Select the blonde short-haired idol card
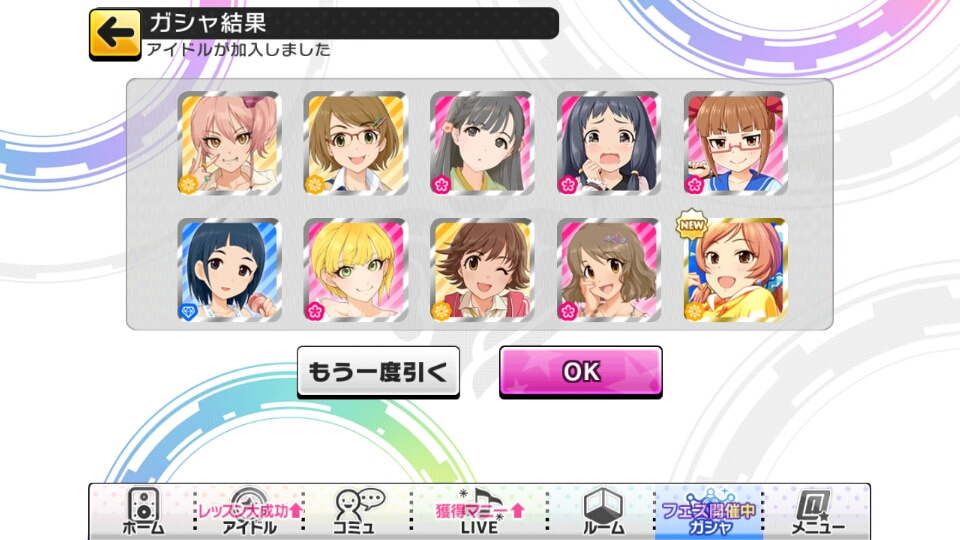The height and width of the screenshot is (540, 960). (x=355, y=270)
